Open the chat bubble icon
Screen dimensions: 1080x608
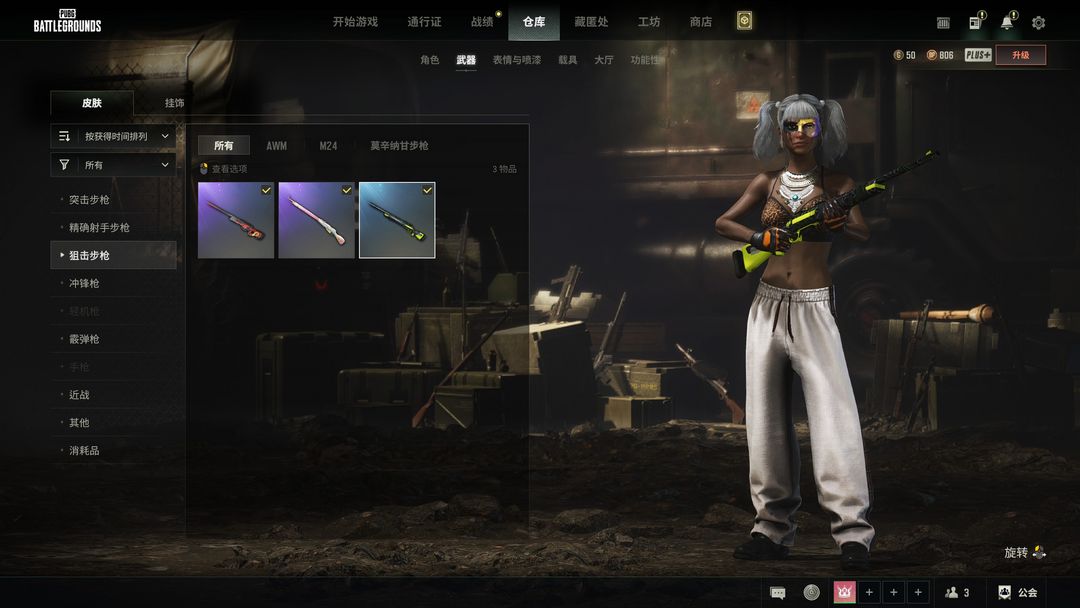click(778, 593)
